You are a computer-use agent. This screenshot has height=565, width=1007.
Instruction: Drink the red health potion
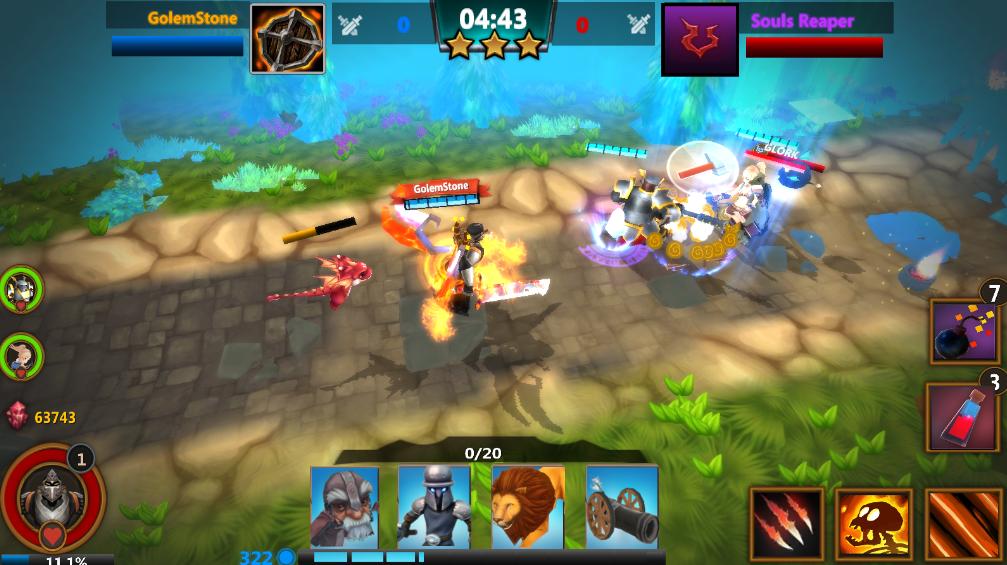tap(963, 417)
